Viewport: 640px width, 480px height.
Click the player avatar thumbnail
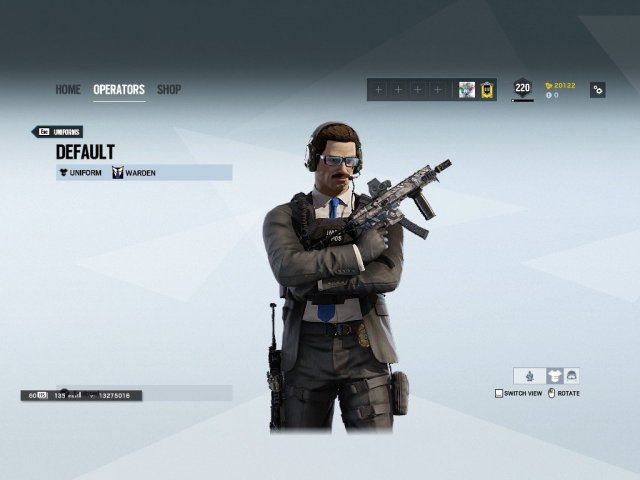pos(467,90)
